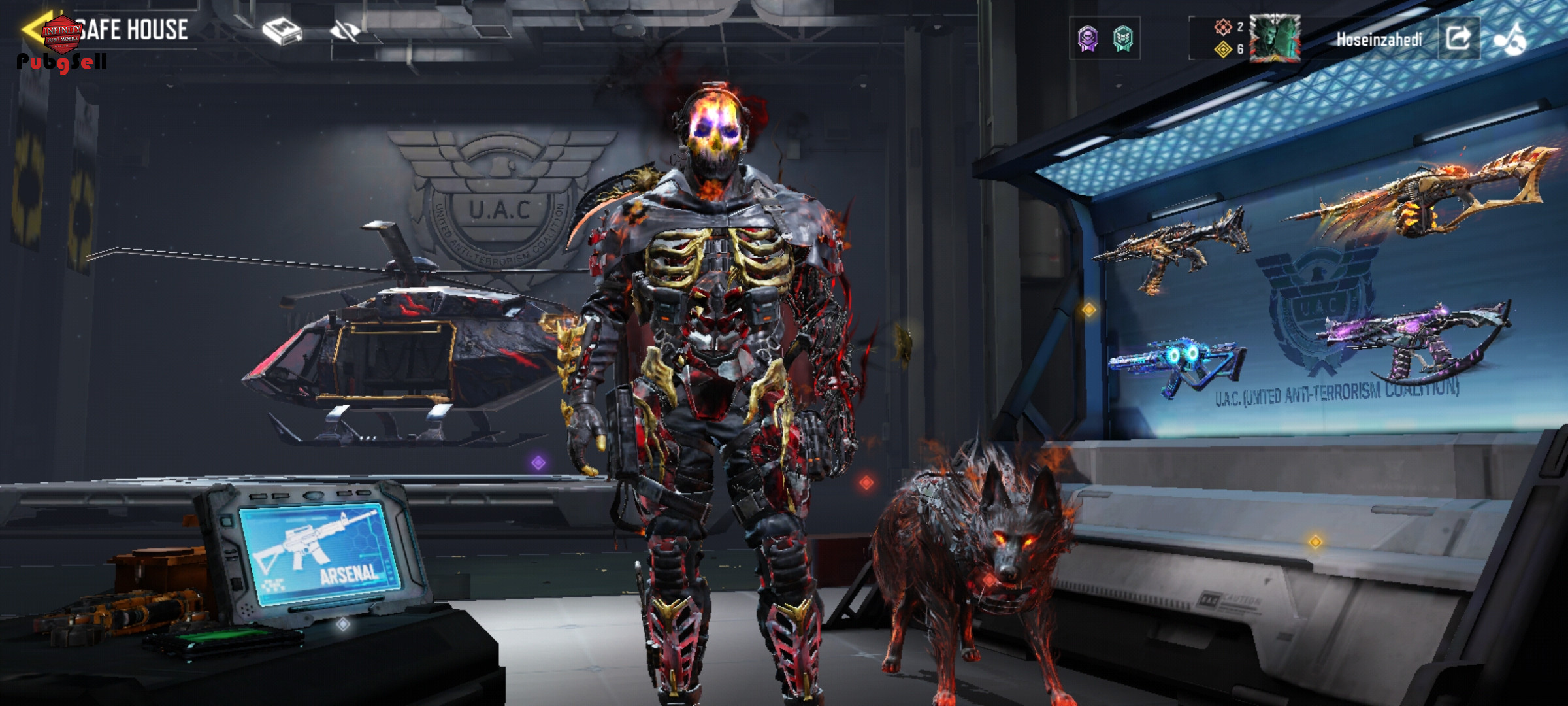Select the teal medal badge
This screenshot has height=706, width=1568.
coord(1123,39)
